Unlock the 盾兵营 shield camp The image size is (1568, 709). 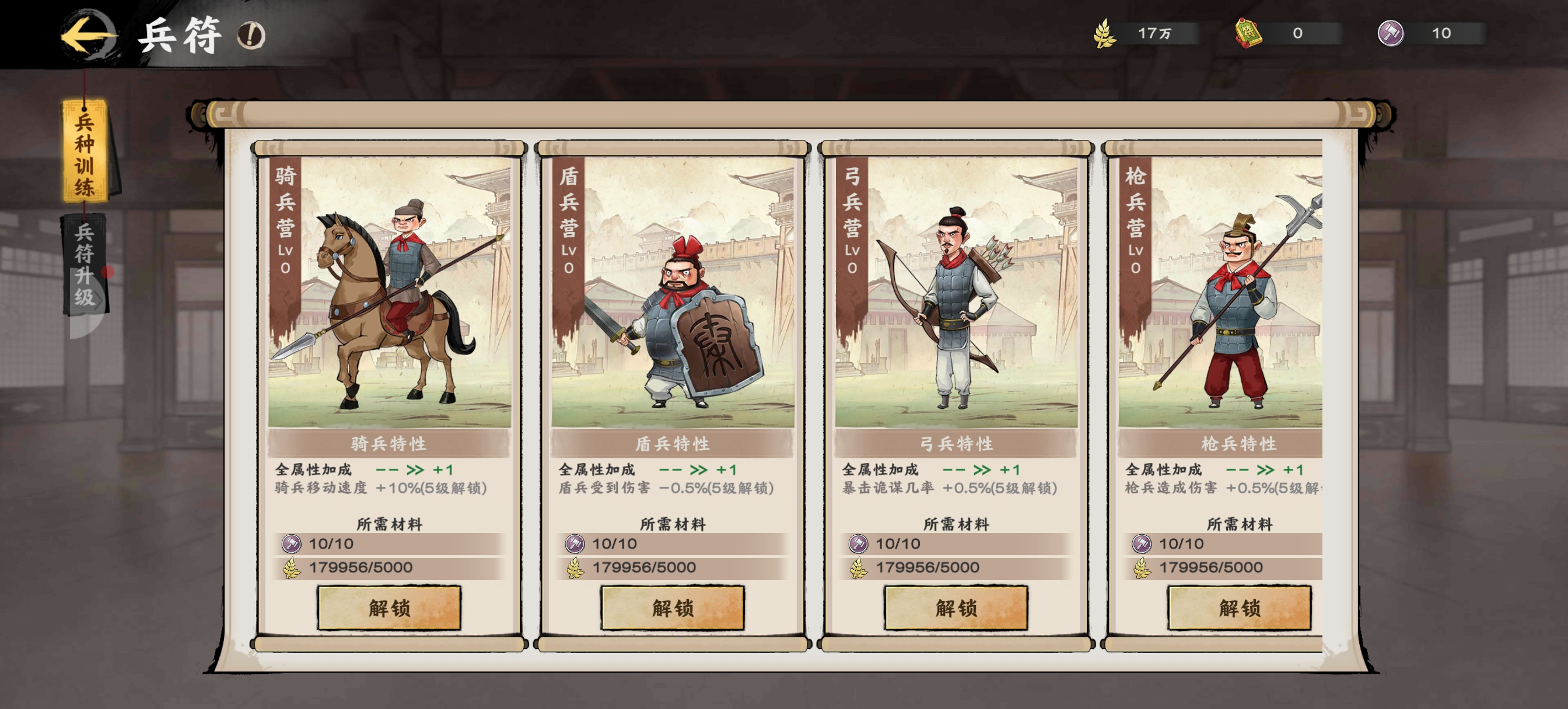coord(672,608)
